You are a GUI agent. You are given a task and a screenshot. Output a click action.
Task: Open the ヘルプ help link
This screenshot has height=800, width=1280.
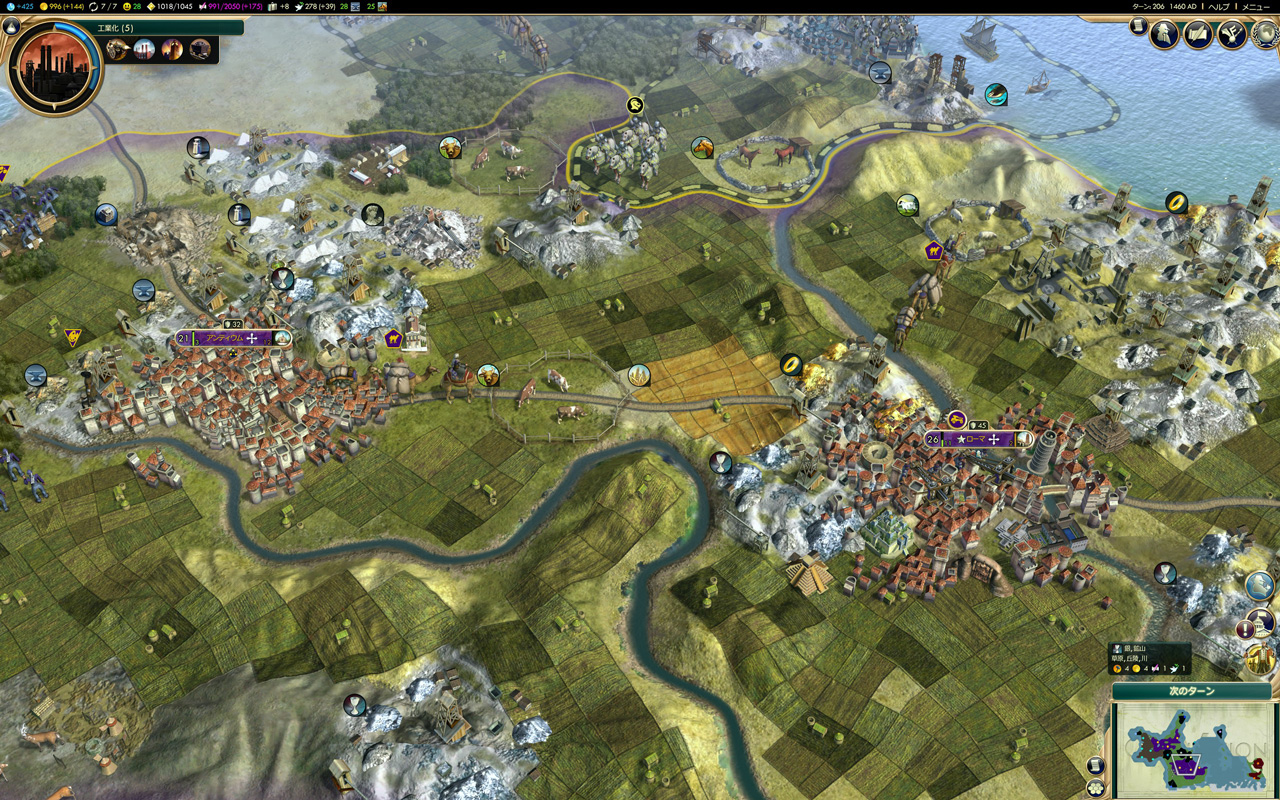click(1219, 6)
